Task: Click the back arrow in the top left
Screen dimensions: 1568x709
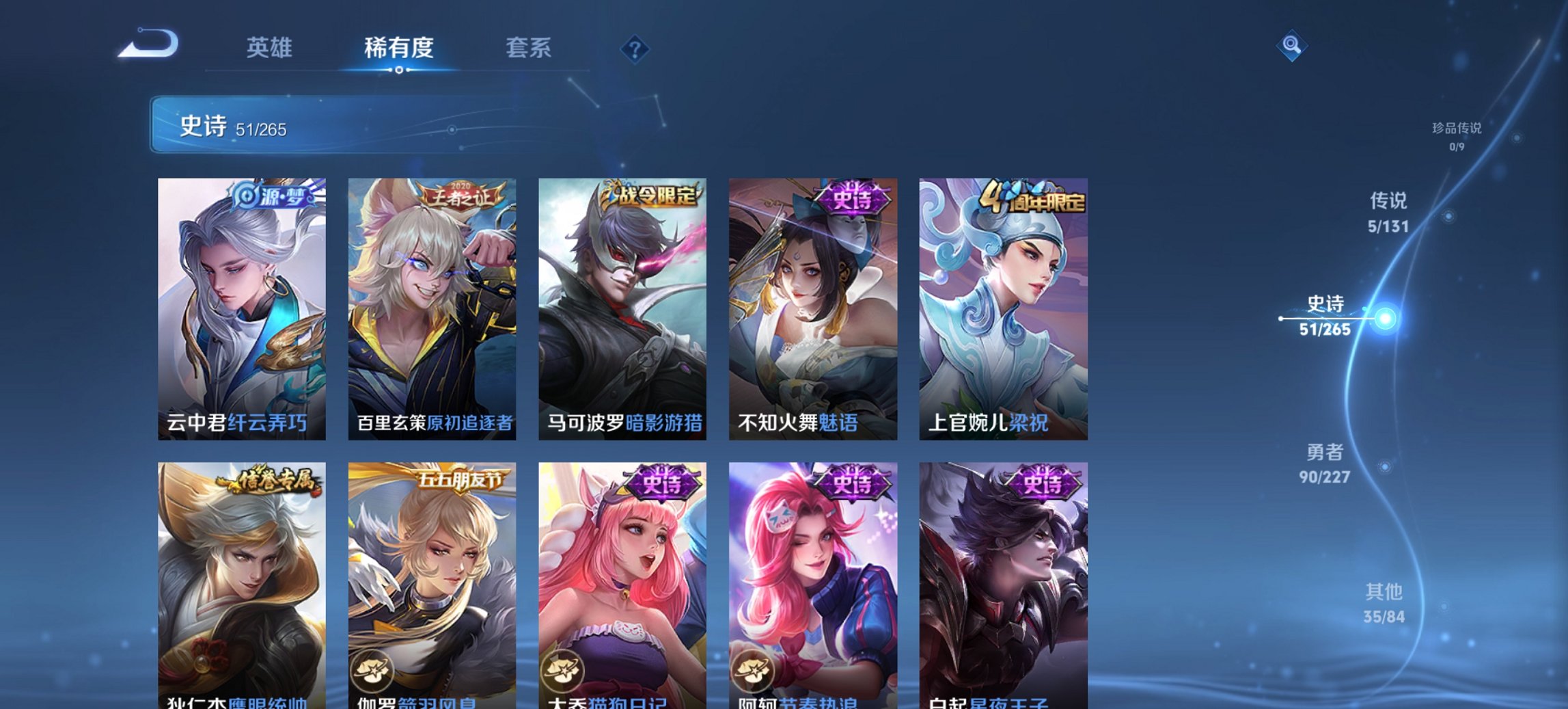Action: (147, 46)
